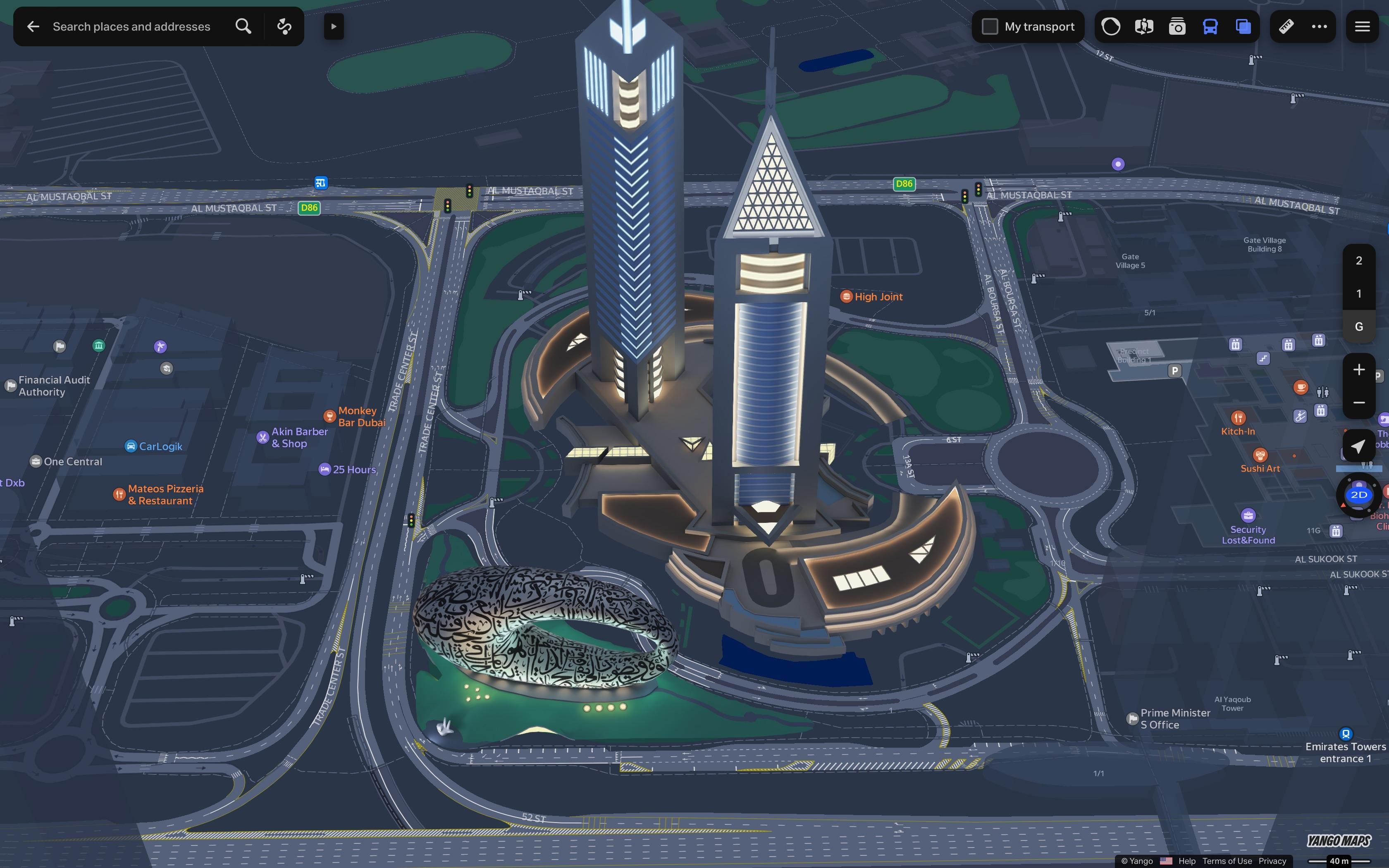Select ground floor G on the level selector
Image resolution: width=1389 pixels, height=868 pixels.
1358,326
